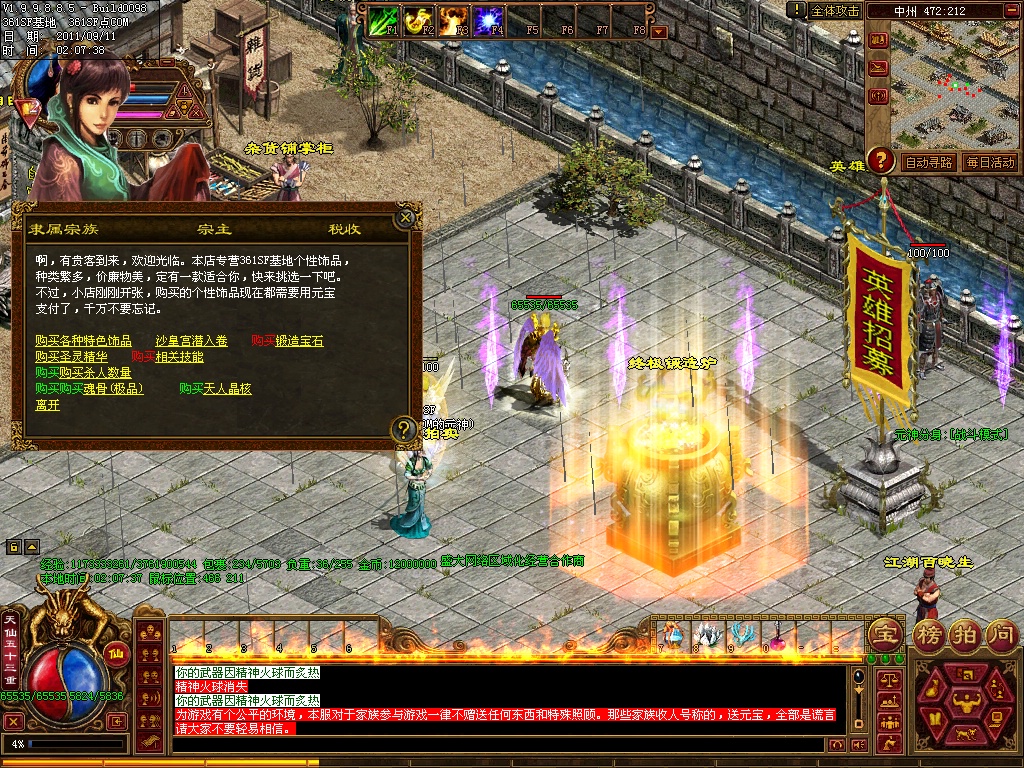Choose 购买各种特色饰品 in the shop dialogue

[83, 341]
